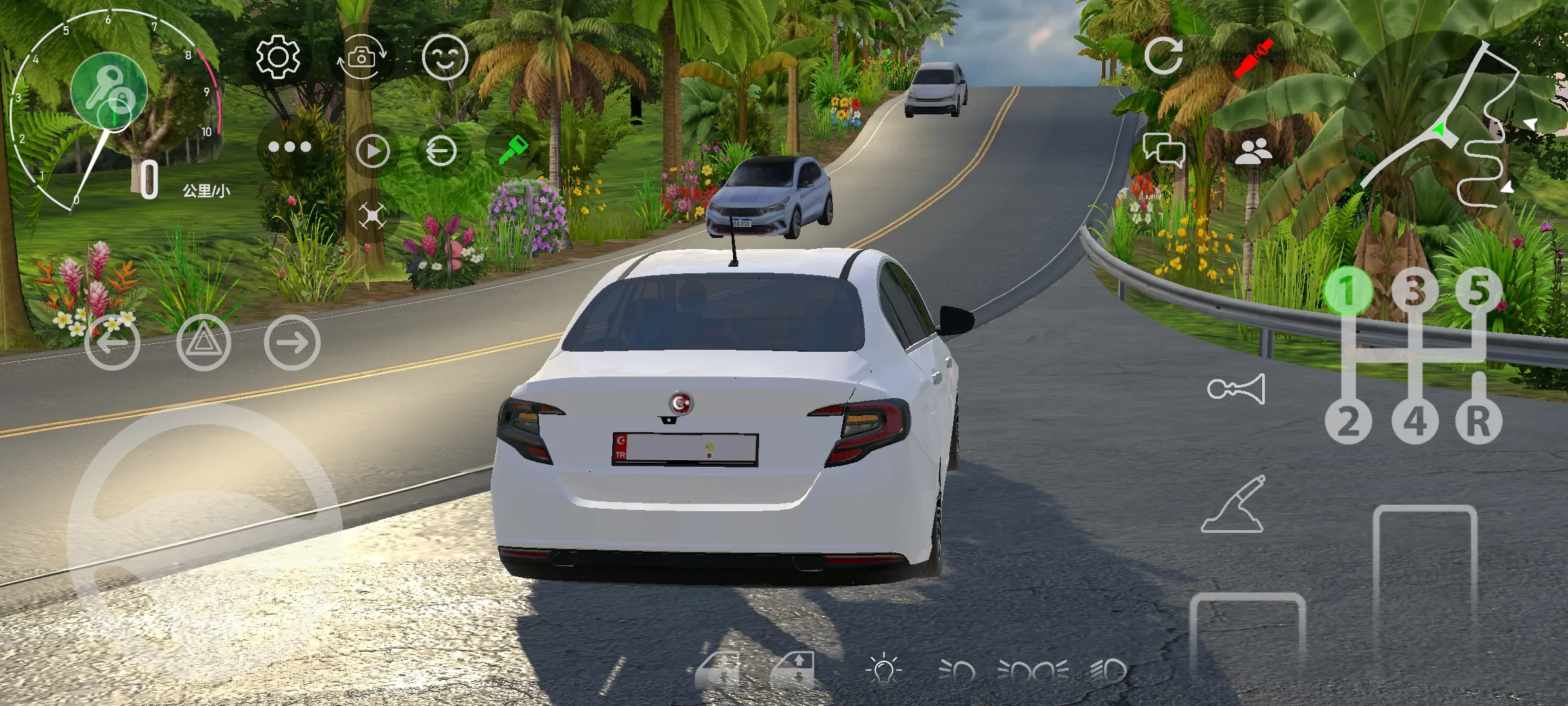Screen dimensions: 1568x706
Task: Turn on the right turn signal
Action: (x=292, y=342)
